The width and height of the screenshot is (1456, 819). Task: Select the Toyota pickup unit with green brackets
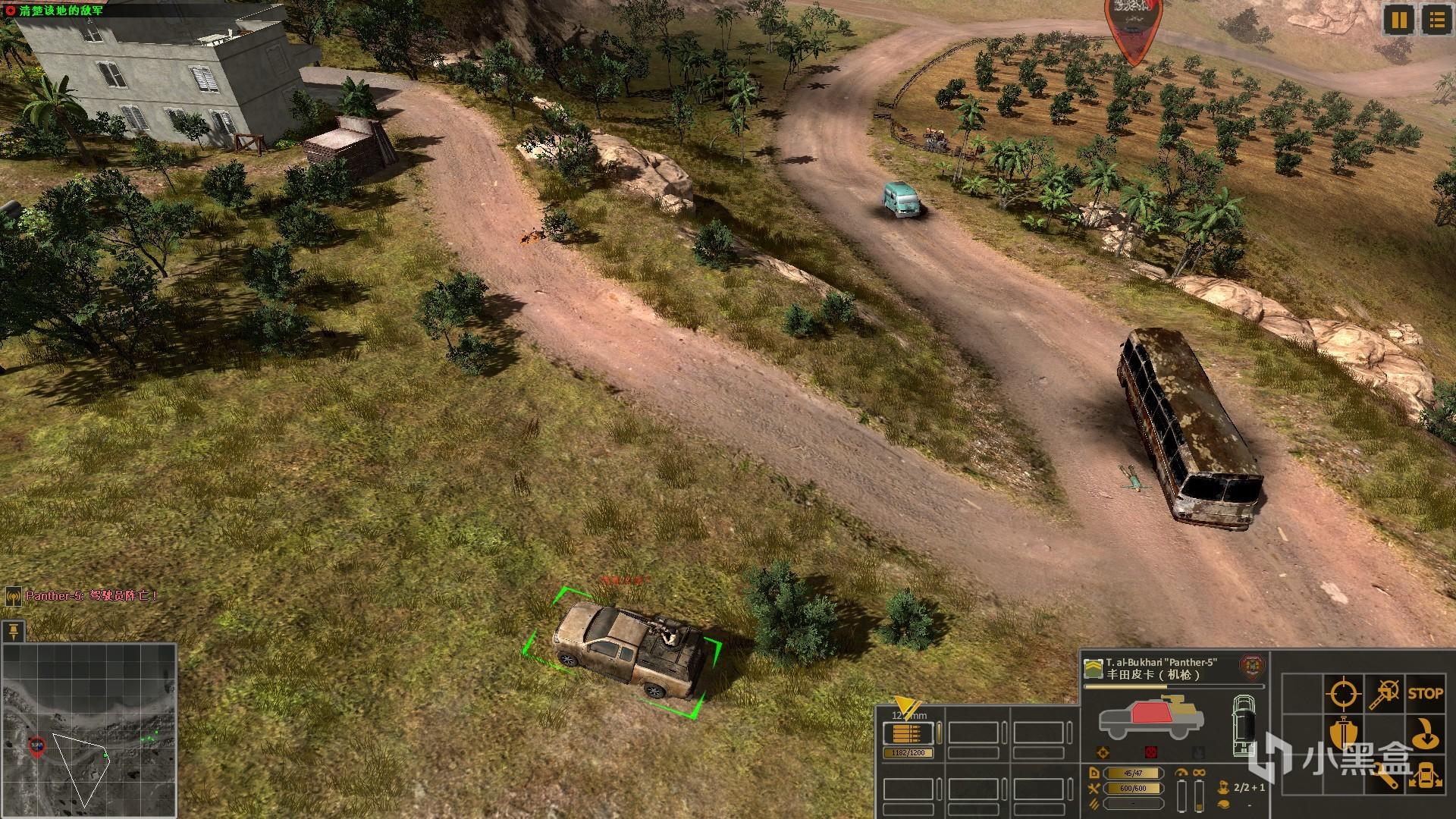(624, 651)
